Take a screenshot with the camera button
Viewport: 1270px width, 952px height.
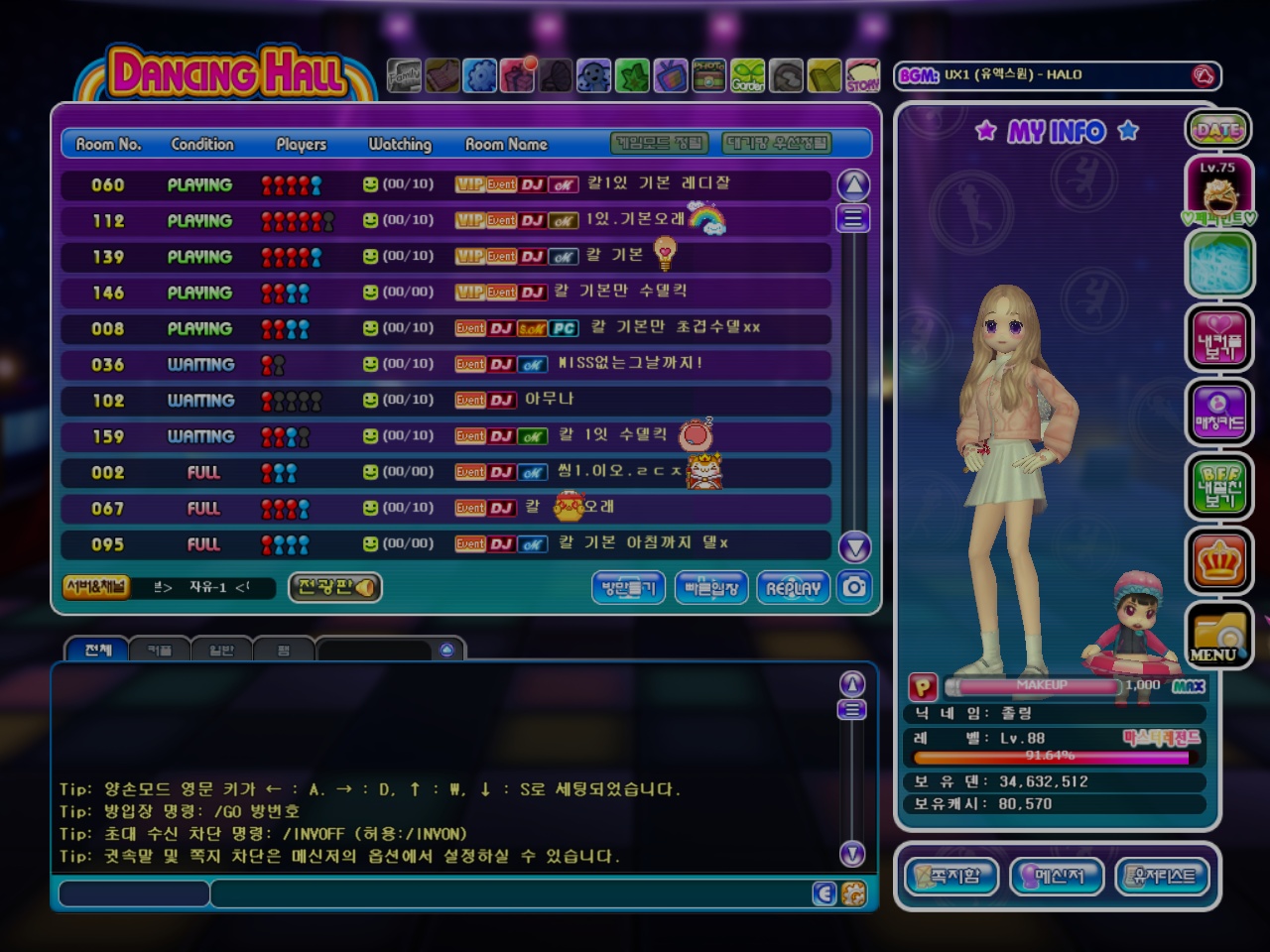pyautogui.click(x=854, y=587)
